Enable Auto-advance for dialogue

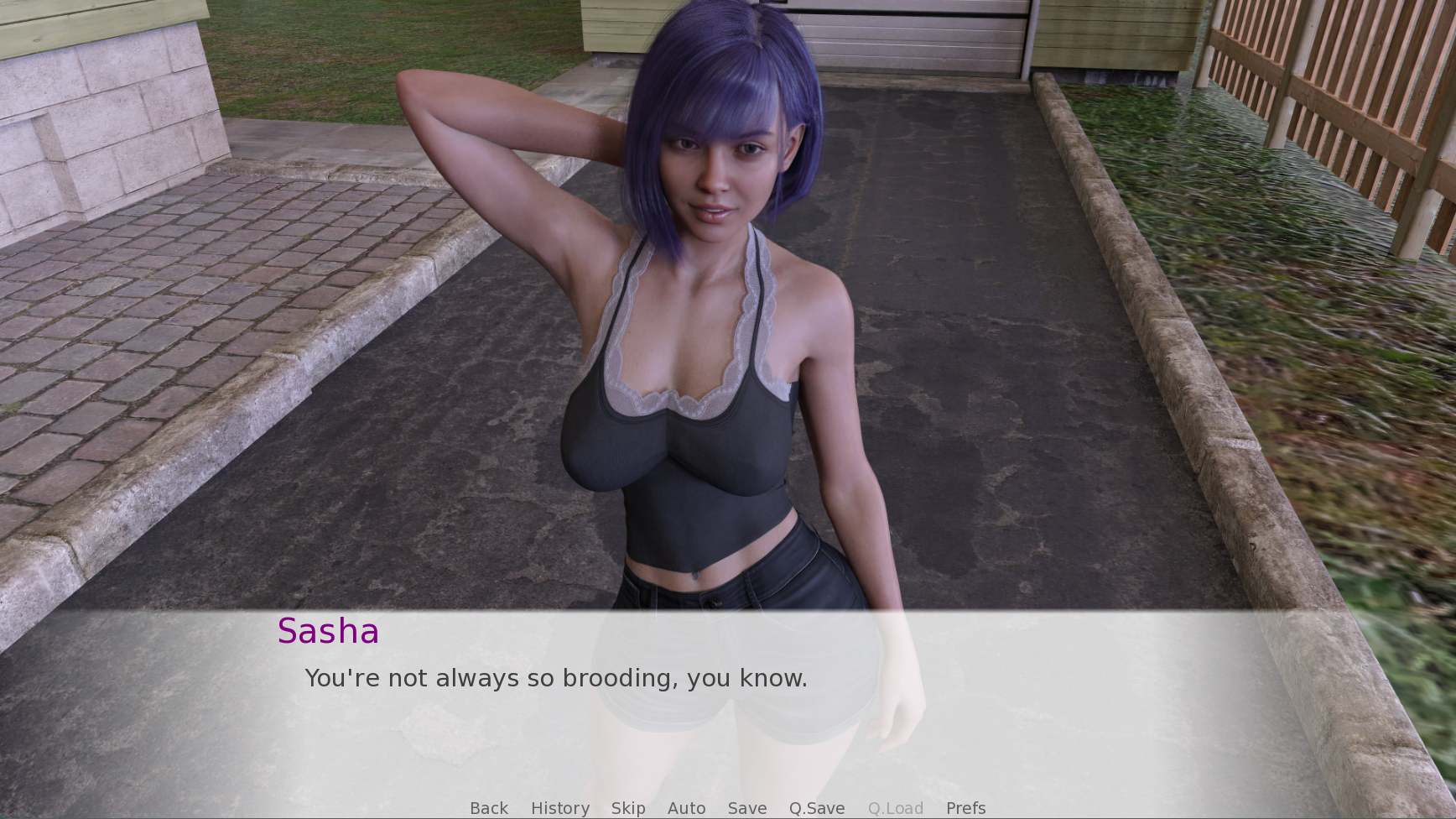[686, 808]
